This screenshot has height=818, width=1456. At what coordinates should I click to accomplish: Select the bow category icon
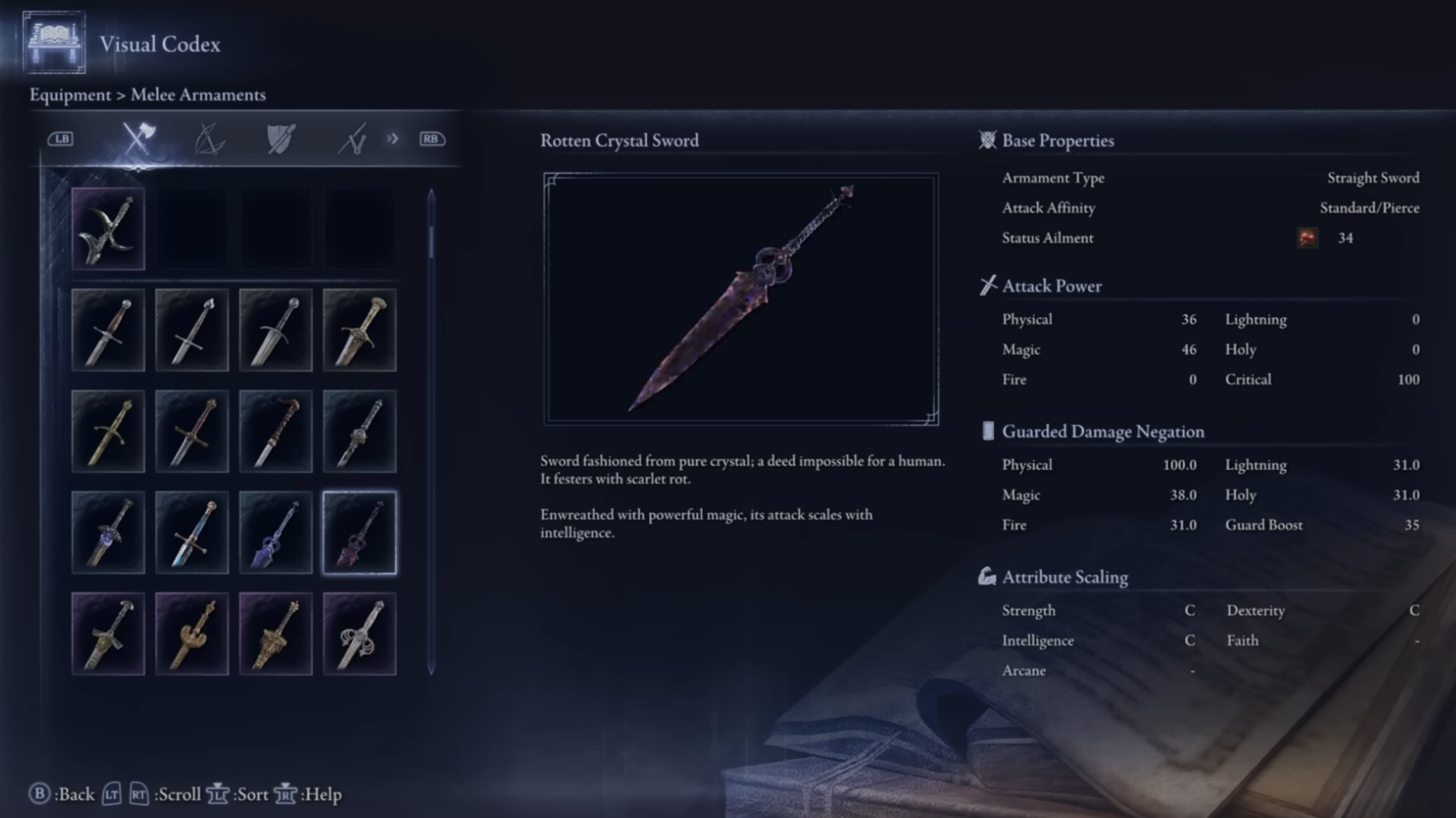point(210,139)
